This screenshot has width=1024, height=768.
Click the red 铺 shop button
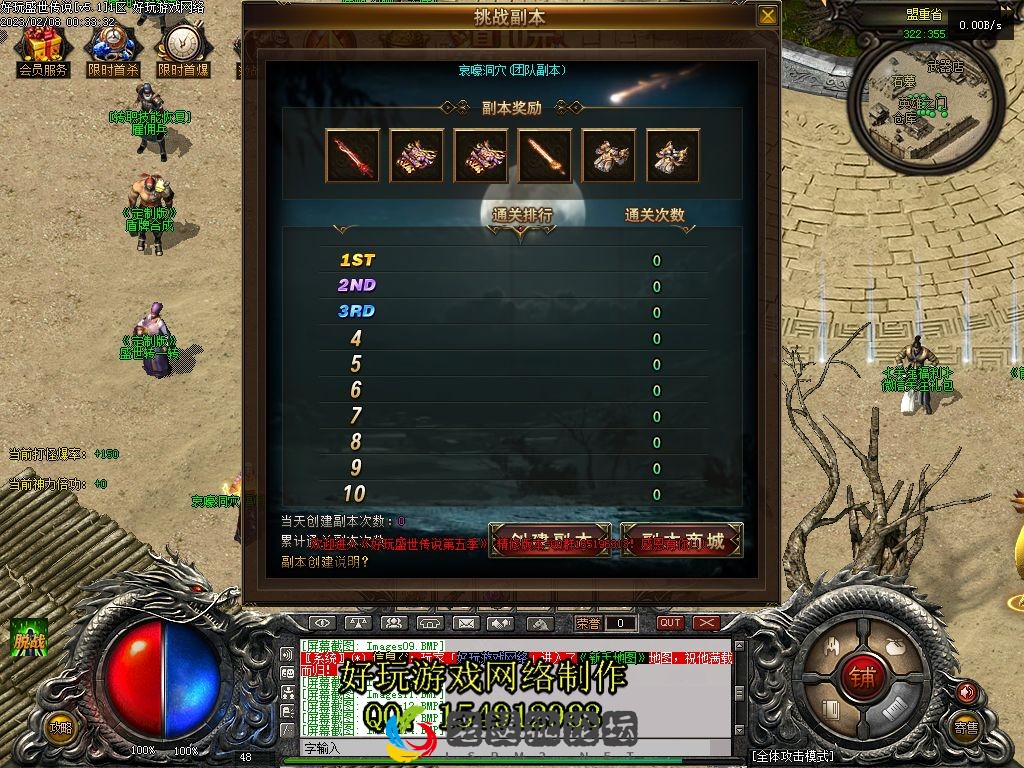click(862, 677)
